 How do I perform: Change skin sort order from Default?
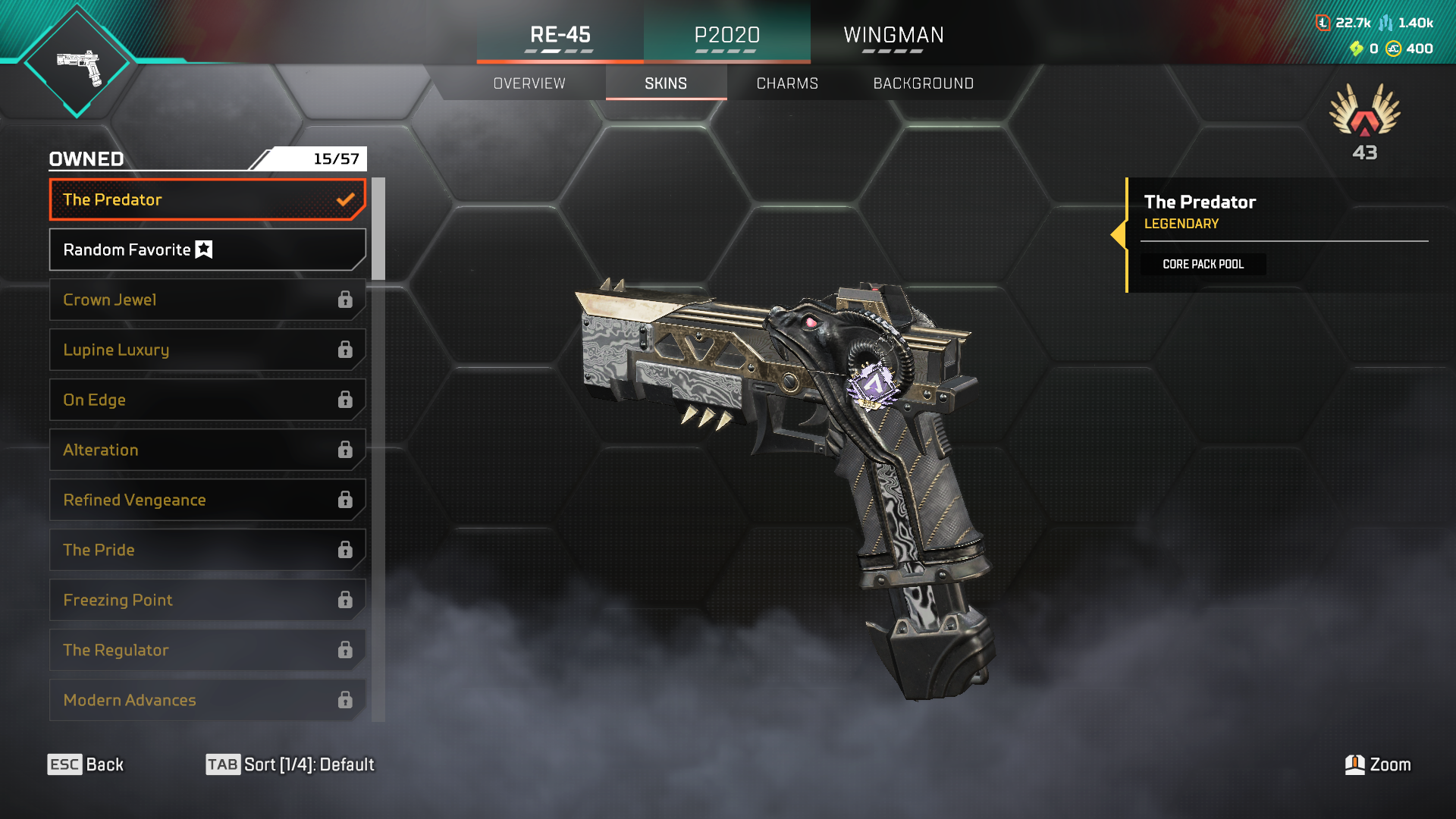point(290,764)
